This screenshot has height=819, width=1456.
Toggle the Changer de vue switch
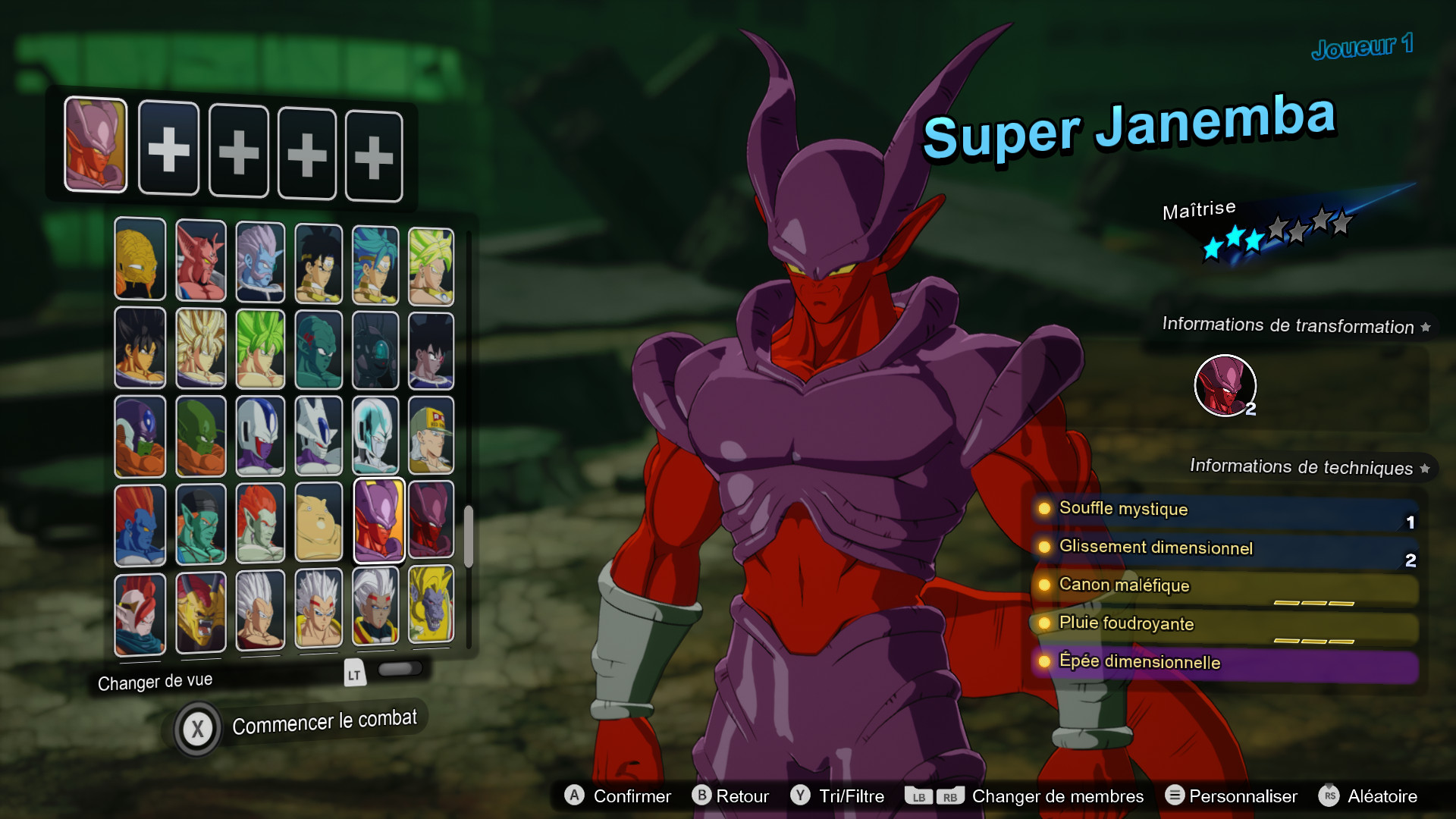click(x=402, y=669)
